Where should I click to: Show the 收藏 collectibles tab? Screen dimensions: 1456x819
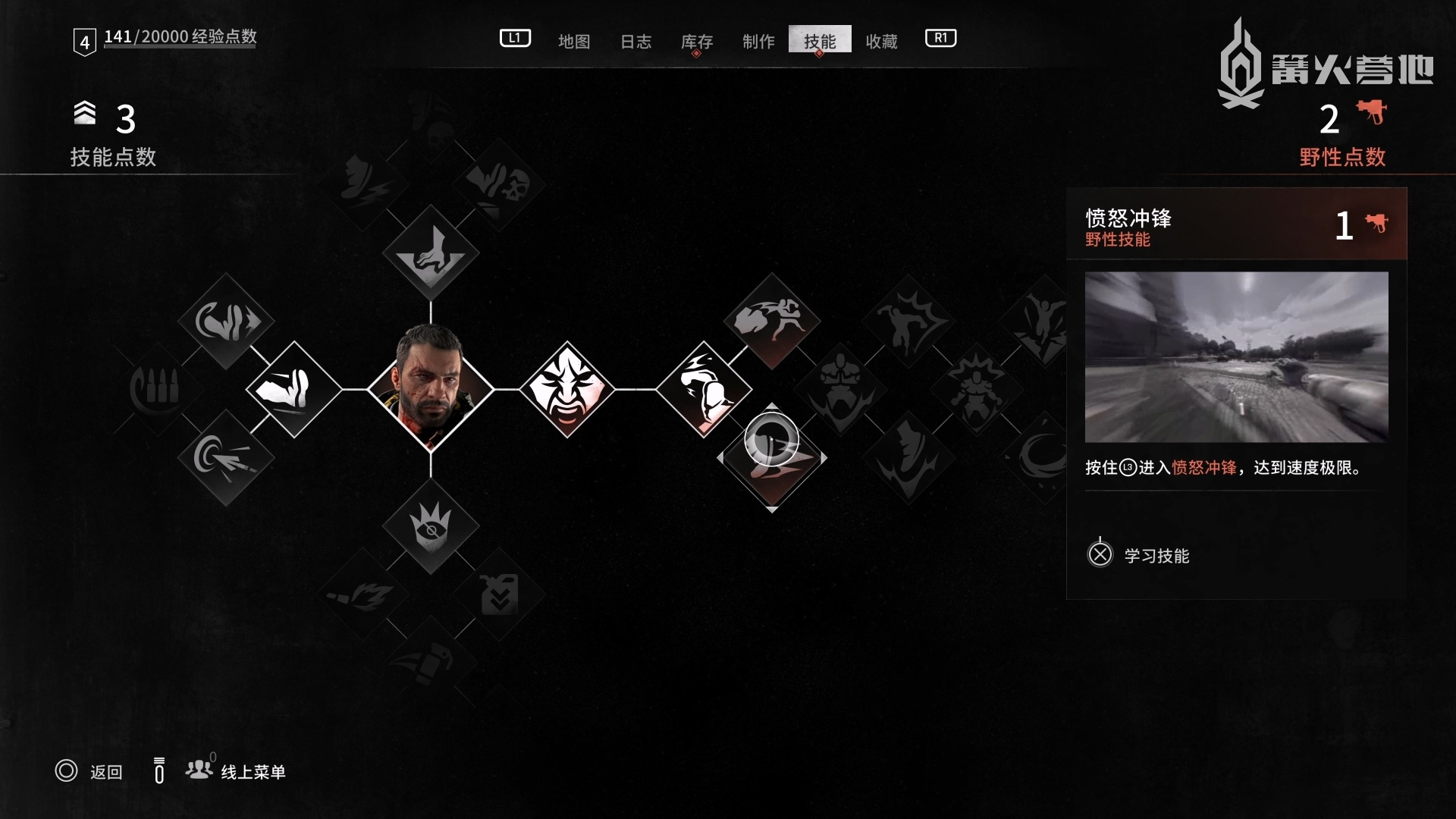tap(881, 41)
